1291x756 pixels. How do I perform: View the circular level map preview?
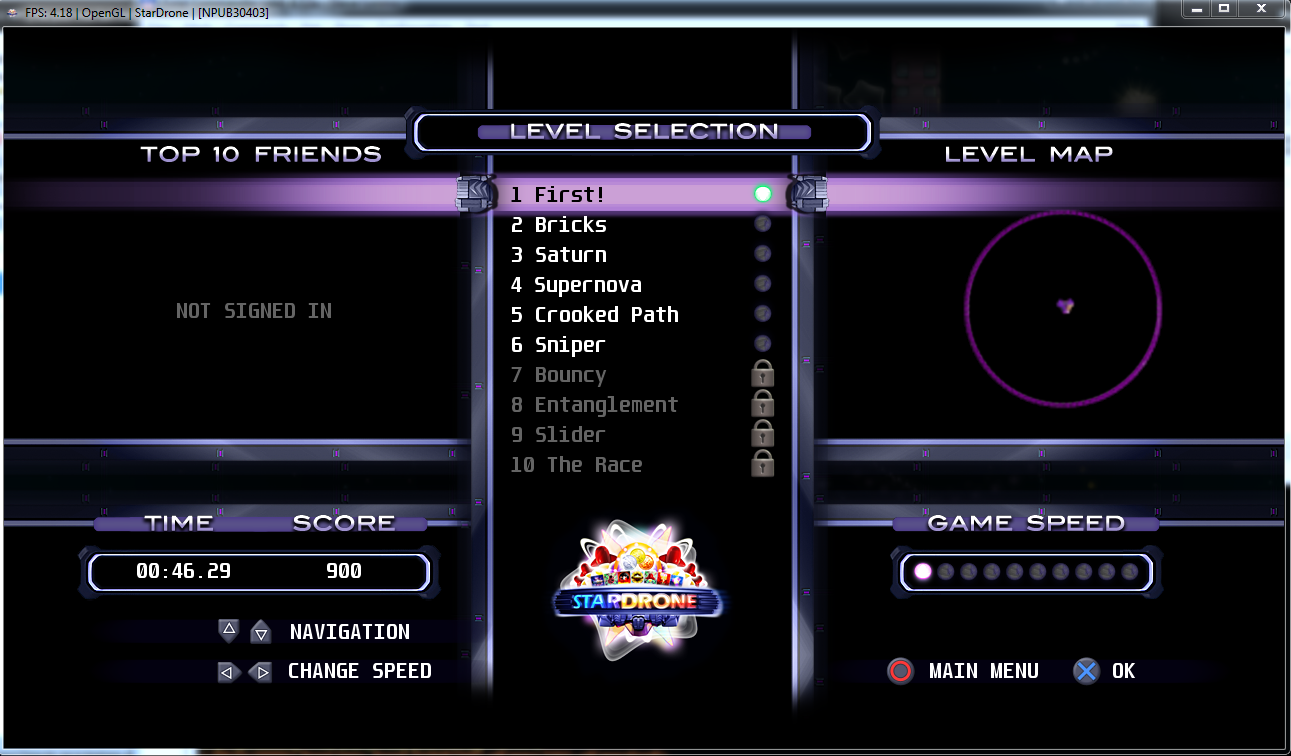point(1063,308)
